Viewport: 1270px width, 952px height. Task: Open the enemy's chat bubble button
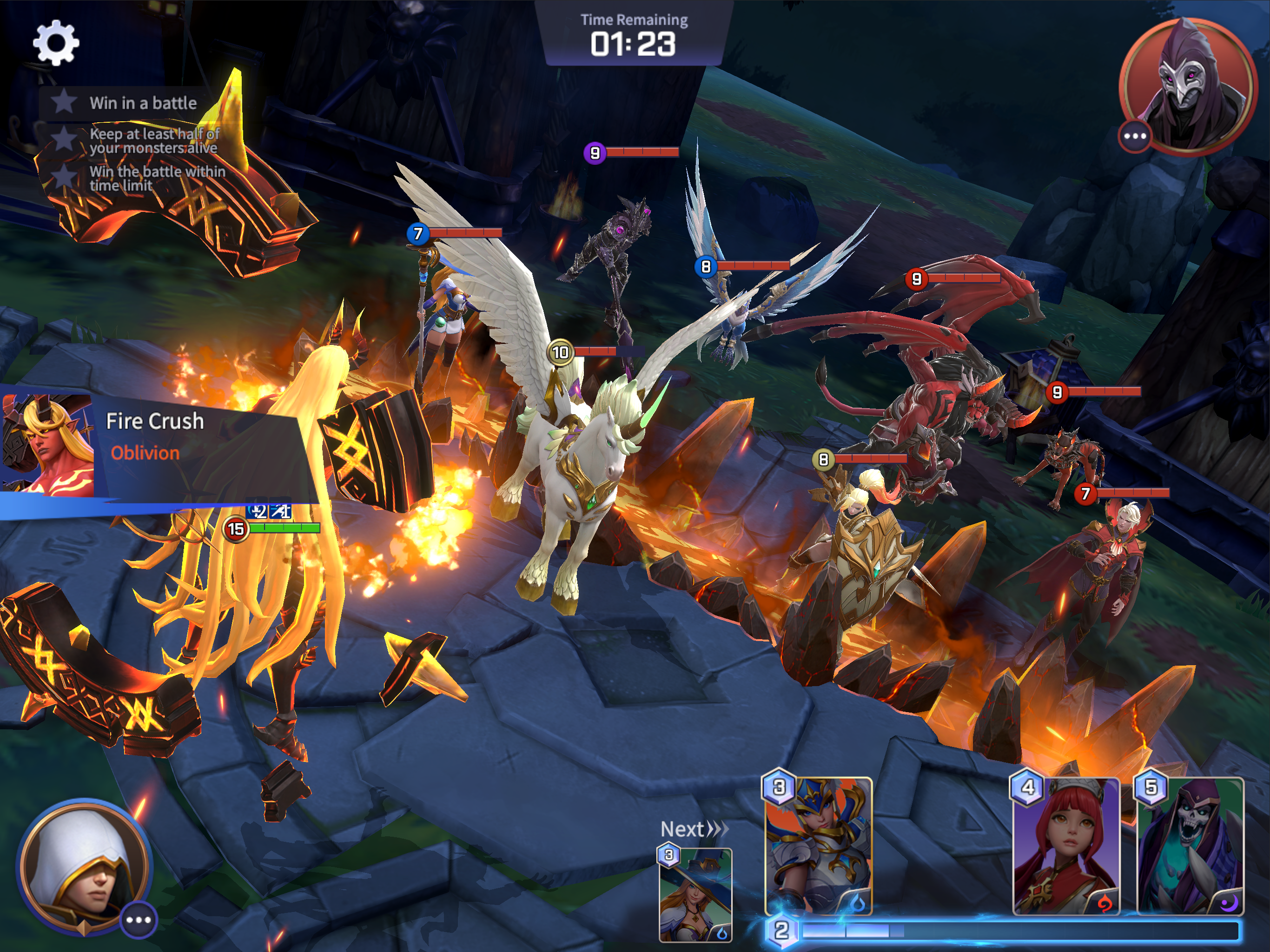[x=1135, y=137]
